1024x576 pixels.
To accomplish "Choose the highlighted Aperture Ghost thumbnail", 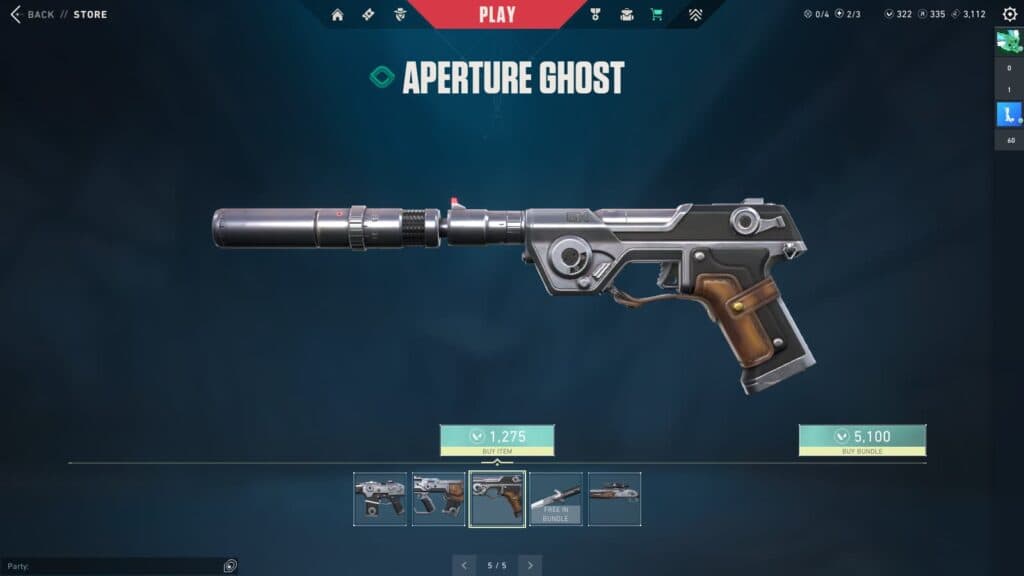I will point(497,499).
